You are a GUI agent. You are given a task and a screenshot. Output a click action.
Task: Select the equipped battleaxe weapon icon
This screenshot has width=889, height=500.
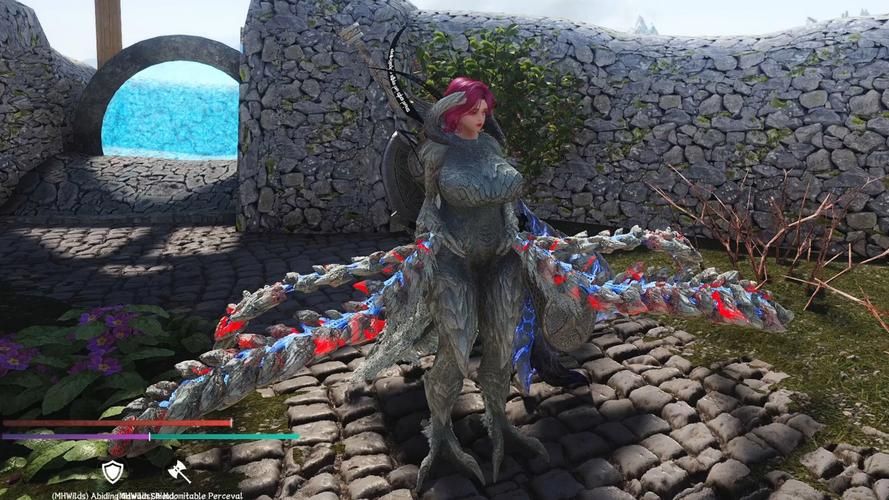click(179, 471)
